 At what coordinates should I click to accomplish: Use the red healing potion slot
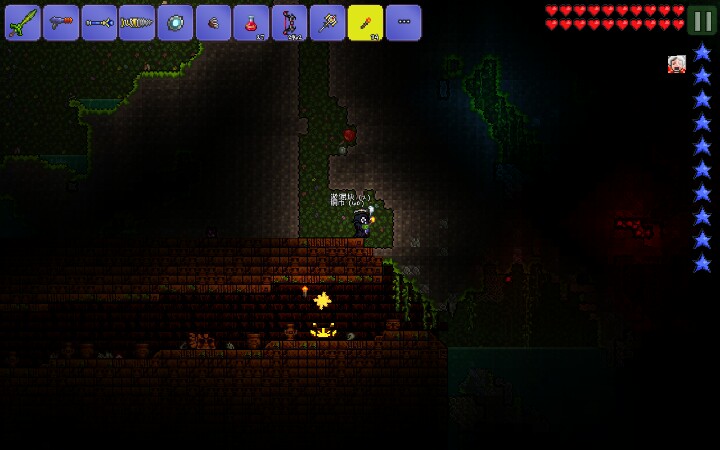click(x=251, y=22)
